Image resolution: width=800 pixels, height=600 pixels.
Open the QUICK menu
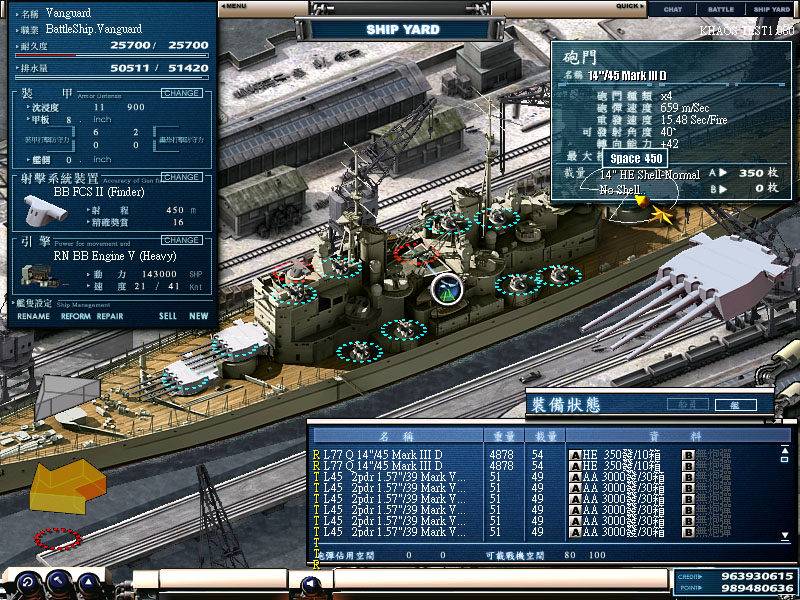(x=630, y=6)
